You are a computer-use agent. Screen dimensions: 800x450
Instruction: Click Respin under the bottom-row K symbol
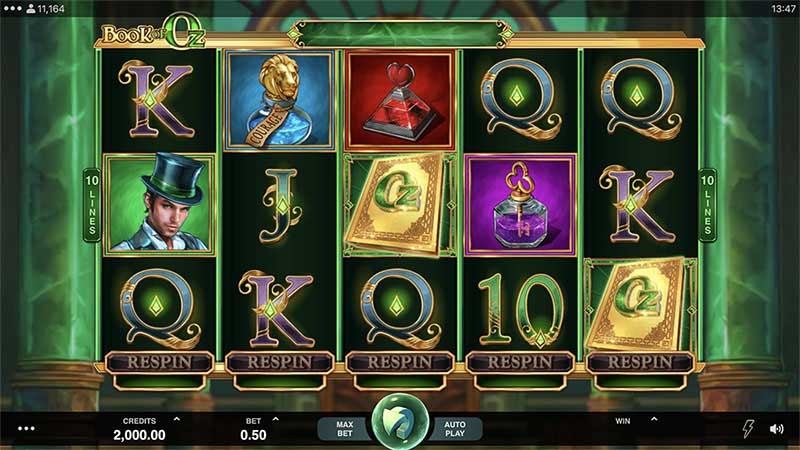(x=279, y=362)
